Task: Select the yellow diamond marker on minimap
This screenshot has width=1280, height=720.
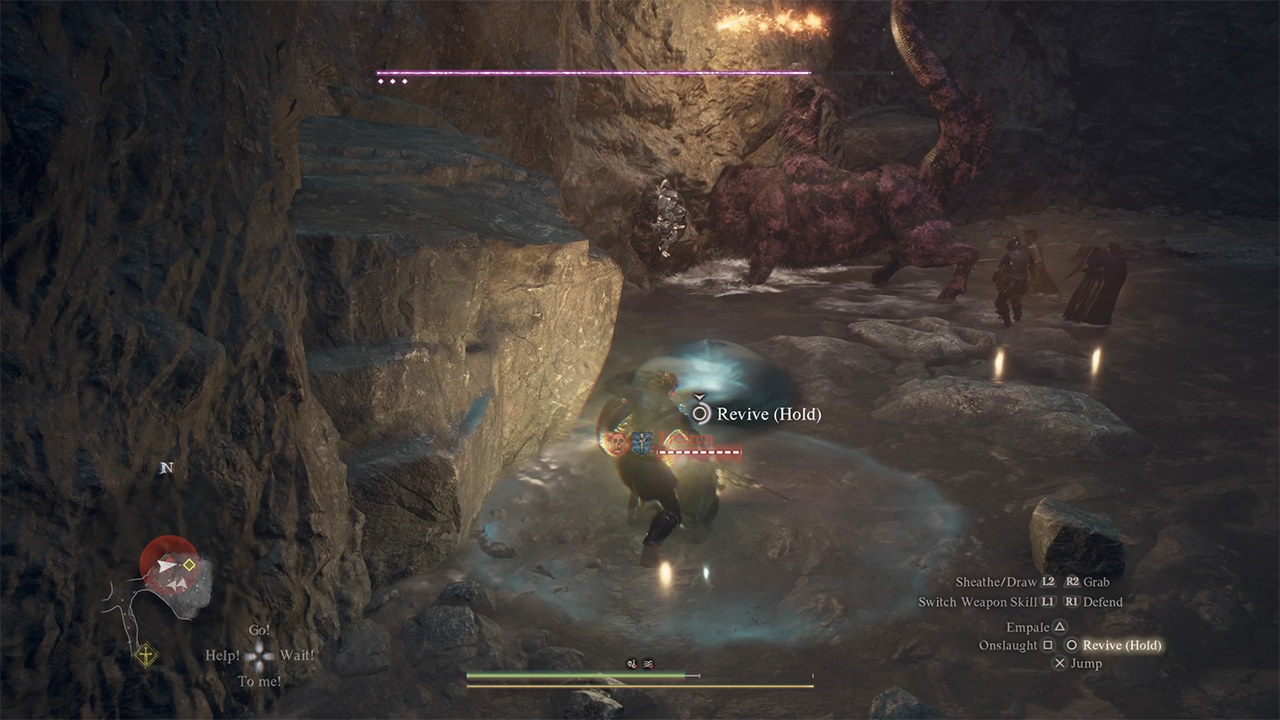Action: (189, 565)
